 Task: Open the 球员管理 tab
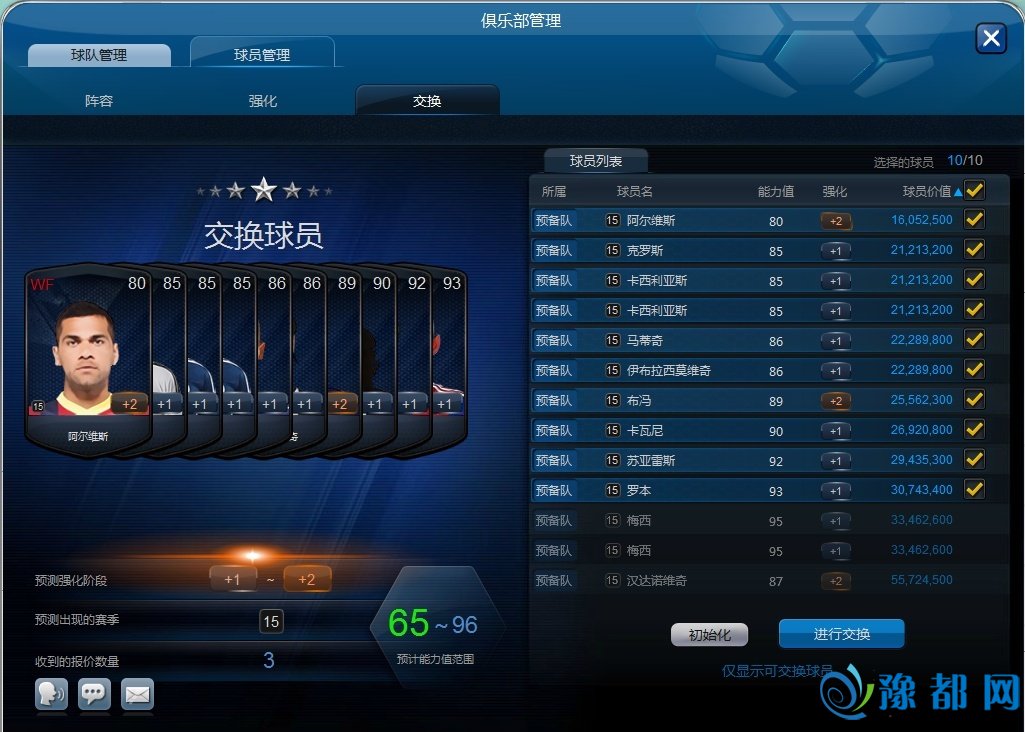(x=262, y=55)
